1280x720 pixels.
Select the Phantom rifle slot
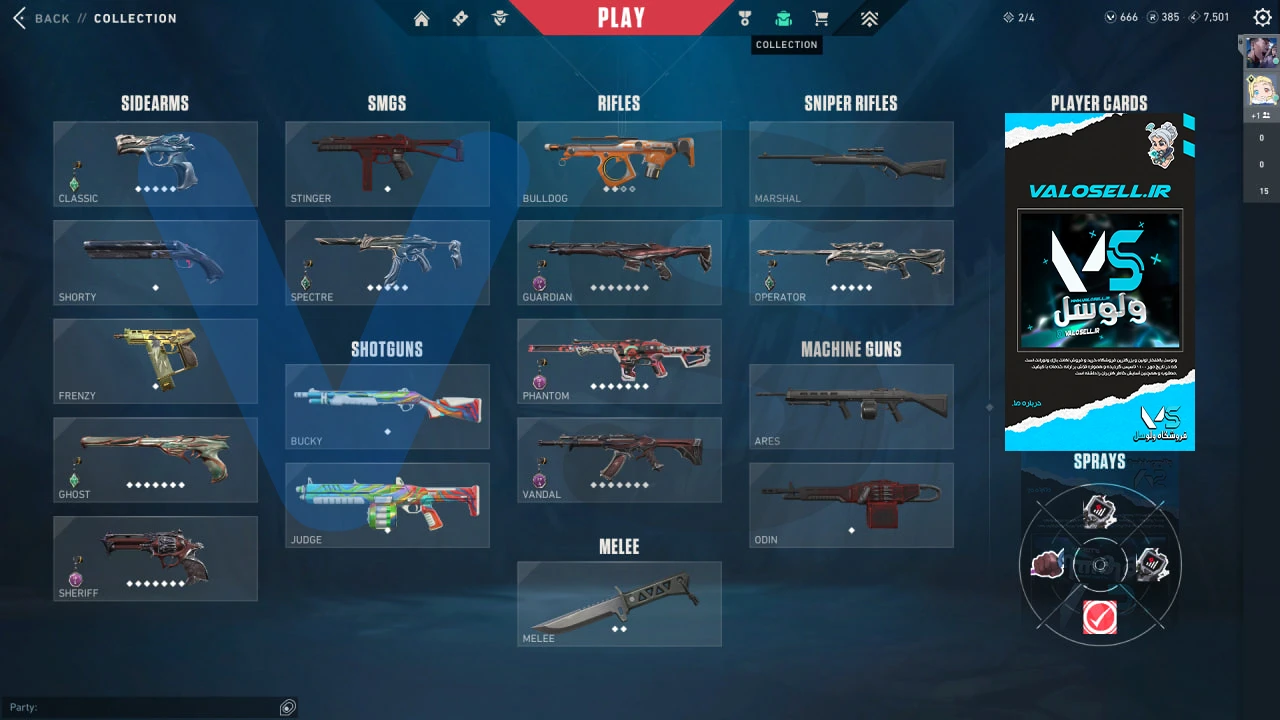click(619, 361)
